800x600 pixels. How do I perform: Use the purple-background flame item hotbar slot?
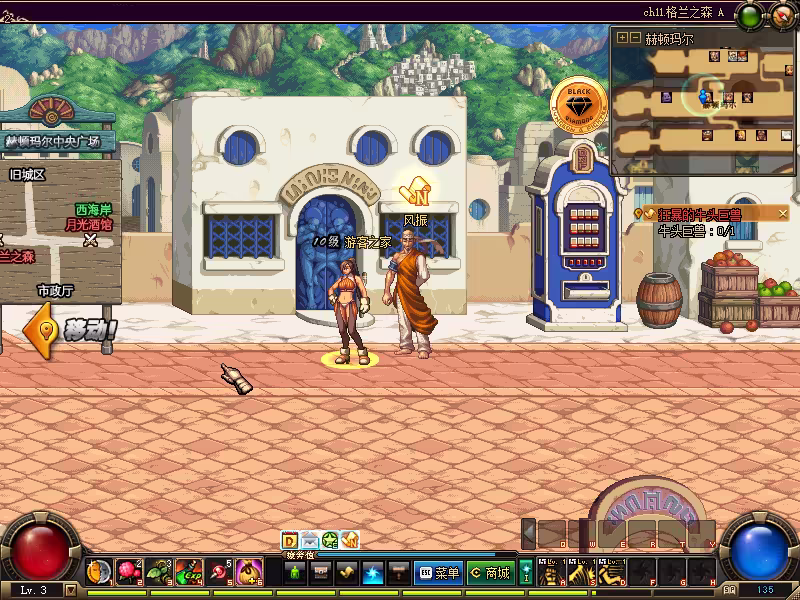point(249,572)
